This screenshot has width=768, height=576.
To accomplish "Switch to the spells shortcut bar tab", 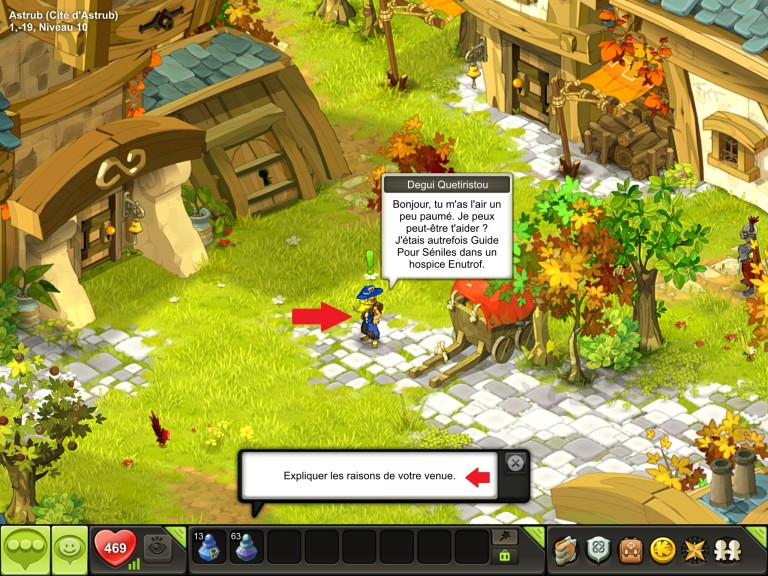I will pyautogui.click(x=505, y=537).
